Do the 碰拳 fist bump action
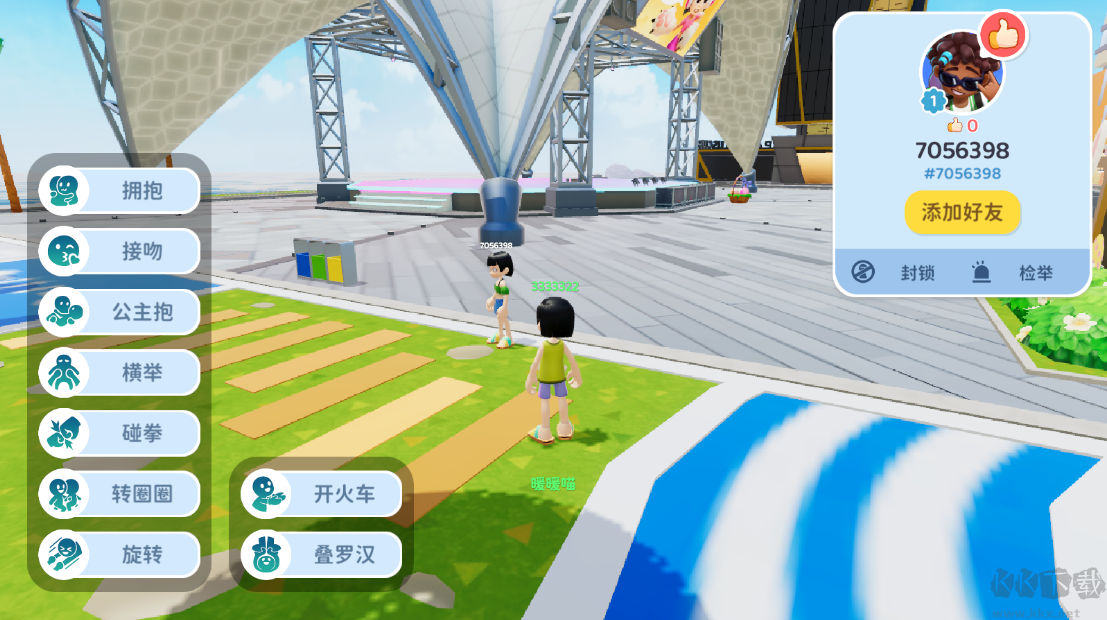The image size is (1107, 620). click(120, 434)
